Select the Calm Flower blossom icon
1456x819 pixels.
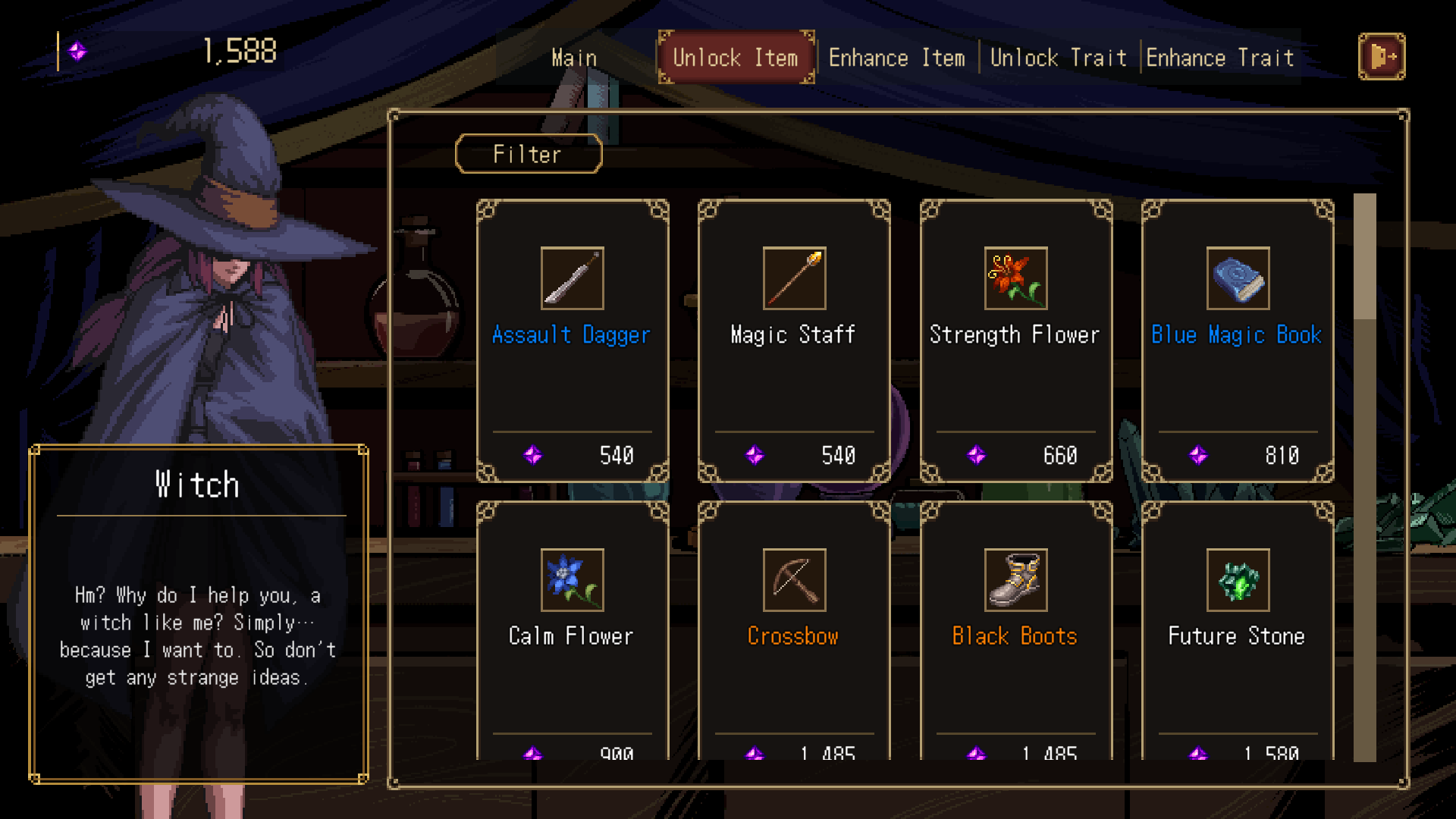click(x=571, y=581)
